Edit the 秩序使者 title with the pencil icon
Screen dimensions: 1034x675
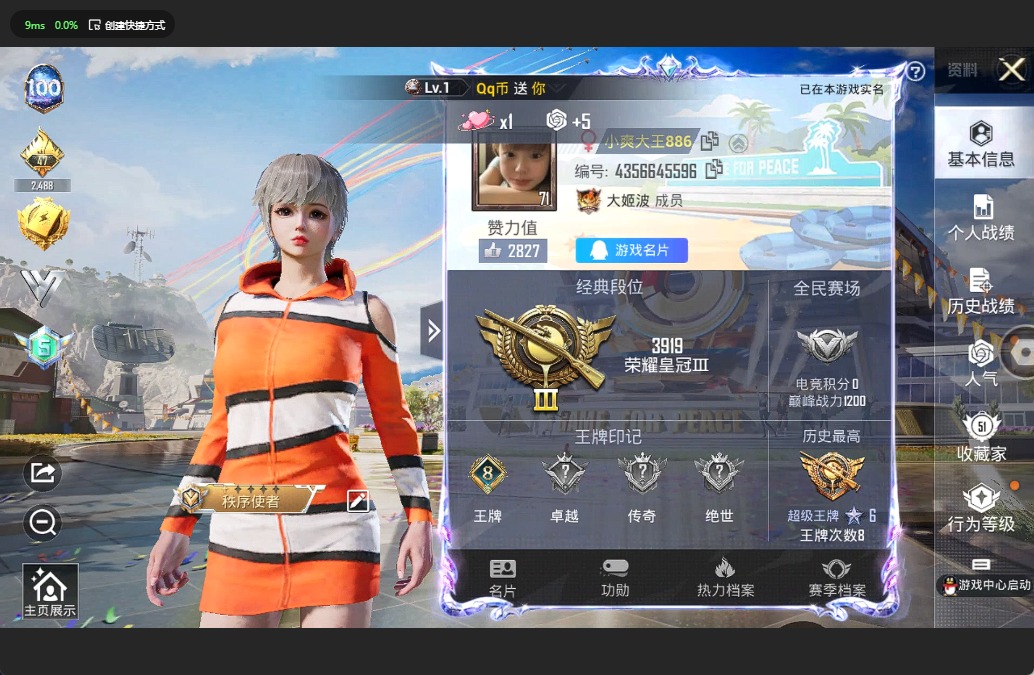(x=358, y=501)
